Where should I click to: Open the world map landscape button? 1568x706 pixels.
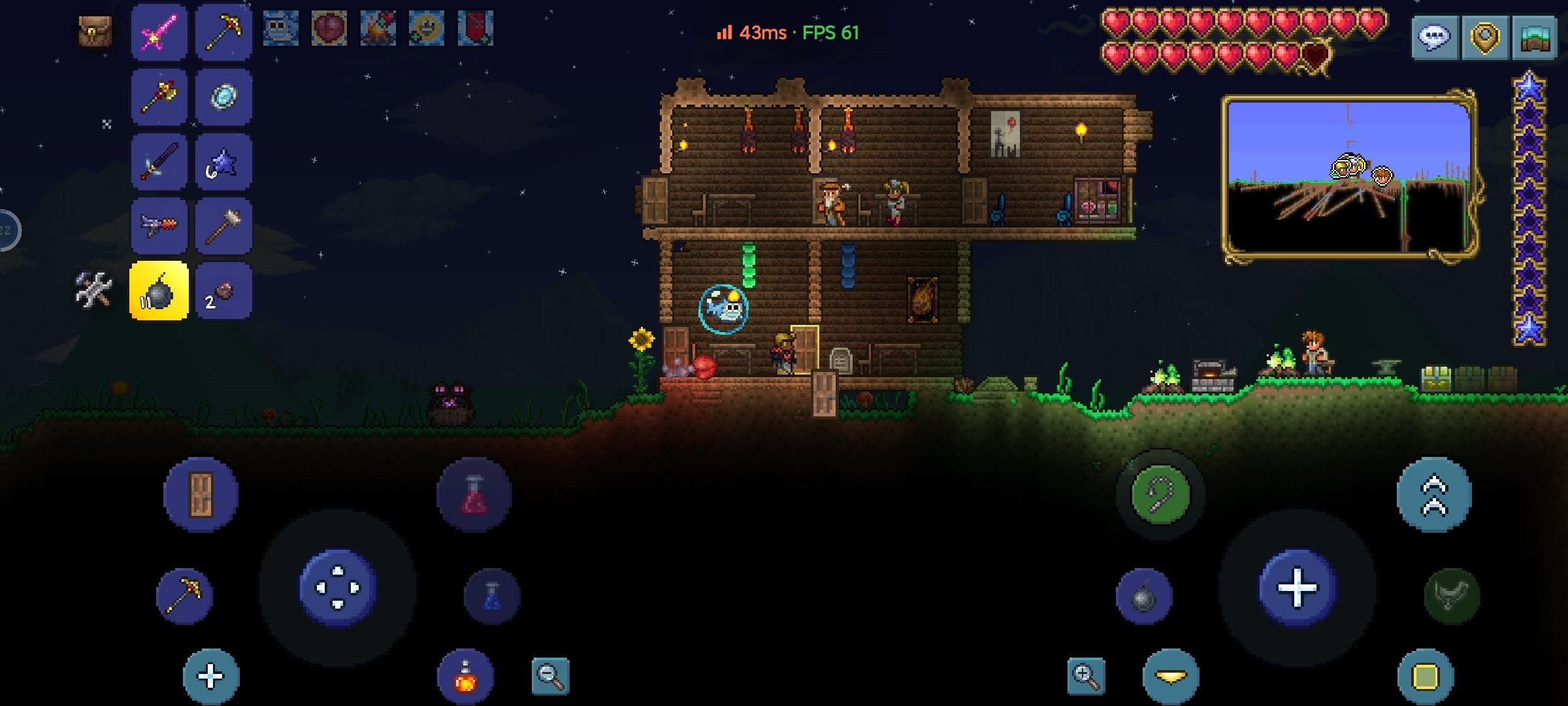1535,37
